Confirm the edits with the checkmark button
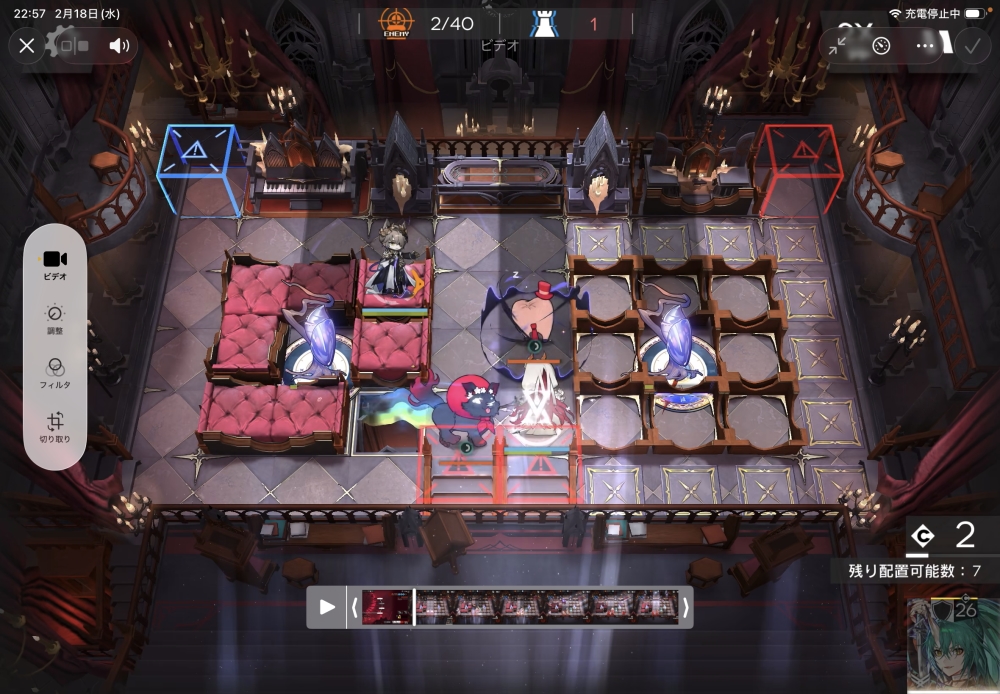The image size is (1000, 694). point(970,46)
